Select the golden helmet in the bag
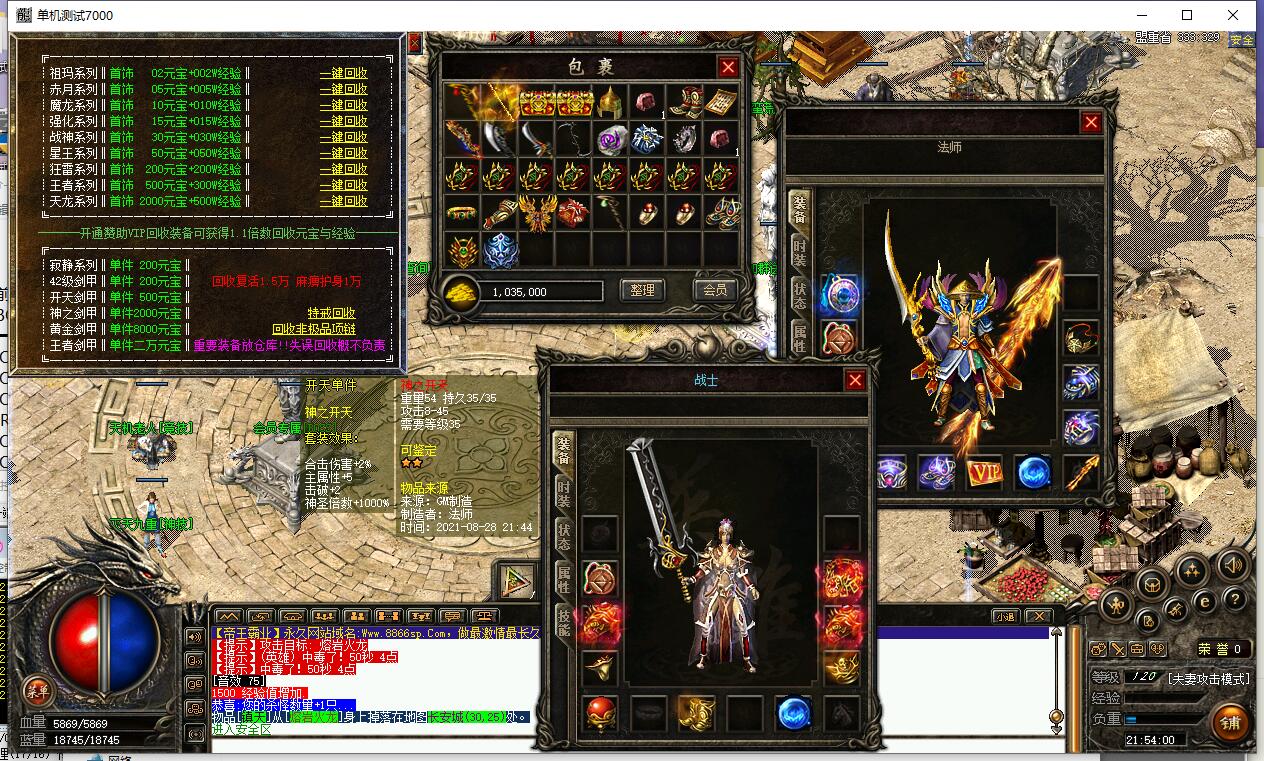1264x761 pixels. pos(609,101)
